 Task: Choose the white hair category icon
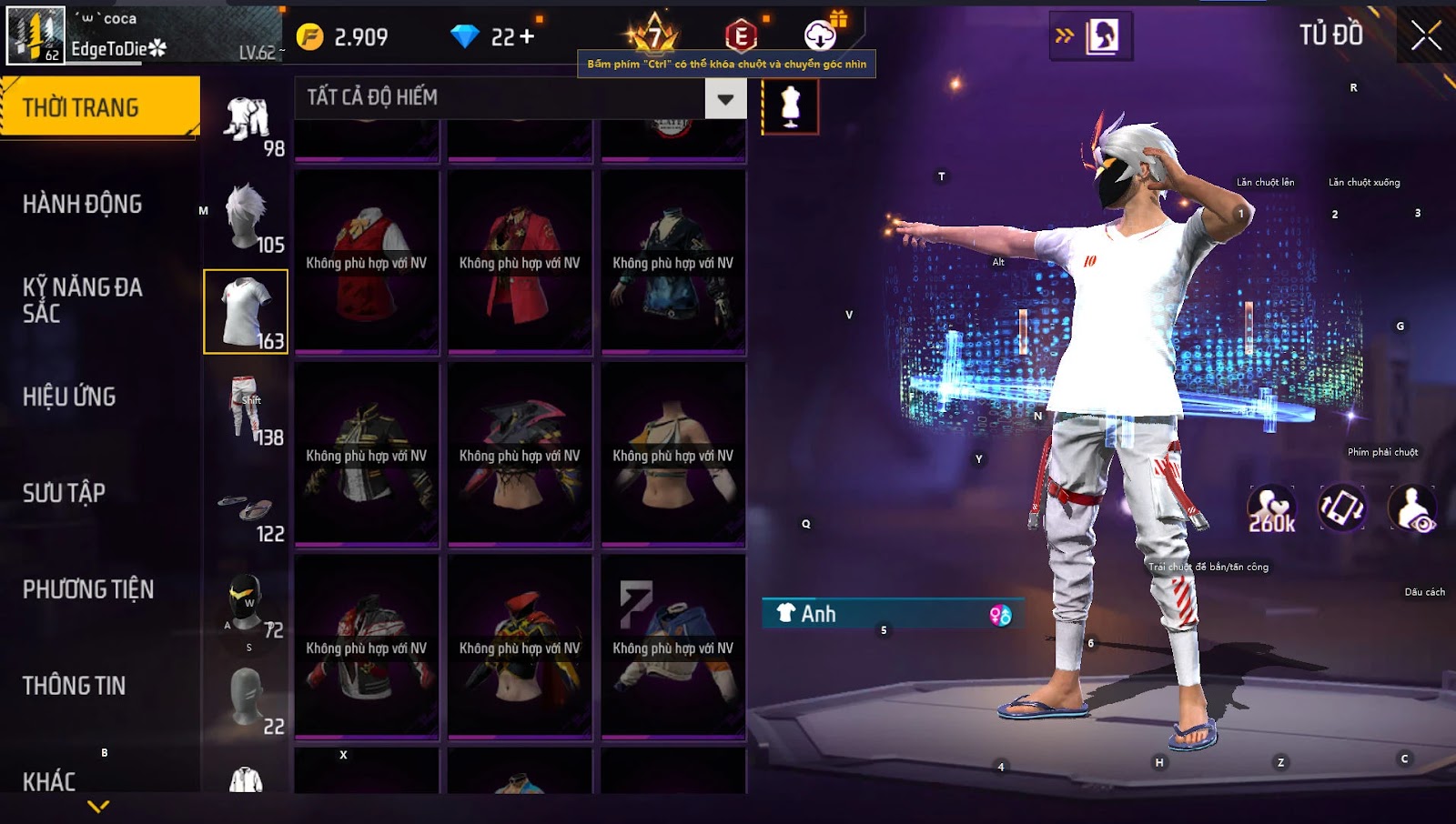point(246,216)
